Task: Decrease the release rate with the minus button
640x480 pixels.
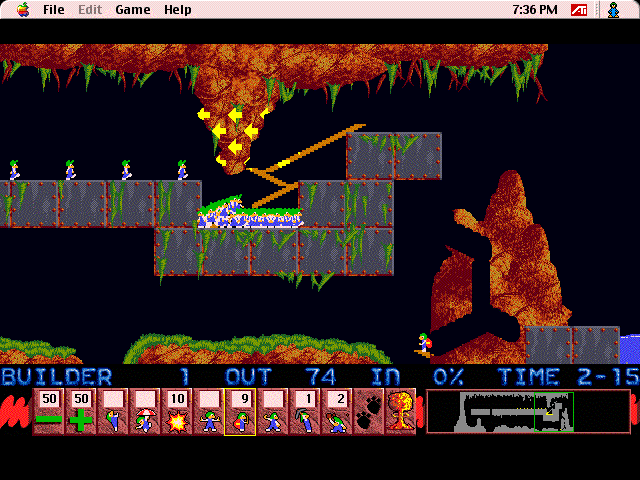Action: coord(49,412)
